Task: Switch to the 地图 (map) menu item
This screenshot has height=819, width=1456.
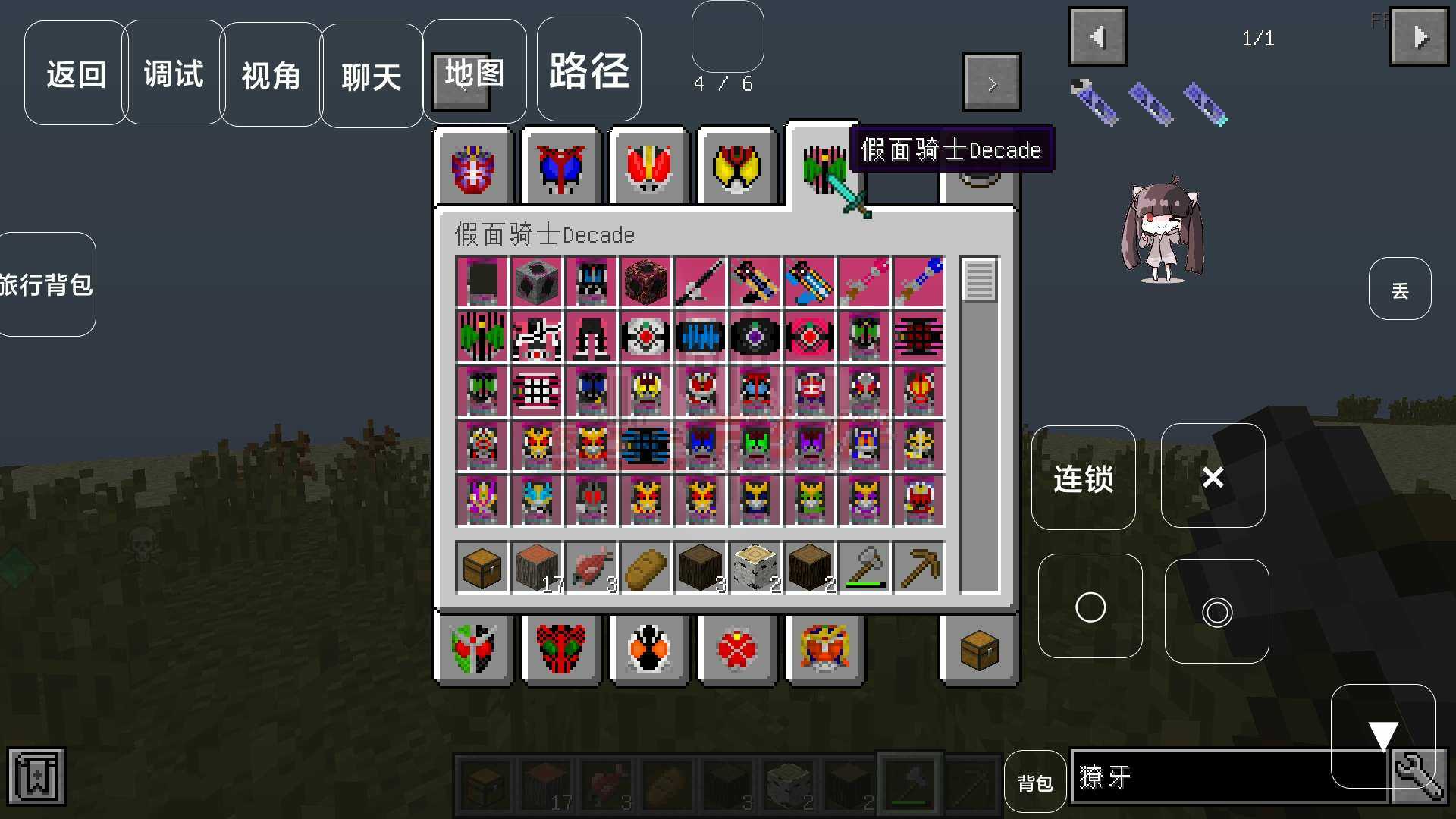Action: tap(473, 72)
